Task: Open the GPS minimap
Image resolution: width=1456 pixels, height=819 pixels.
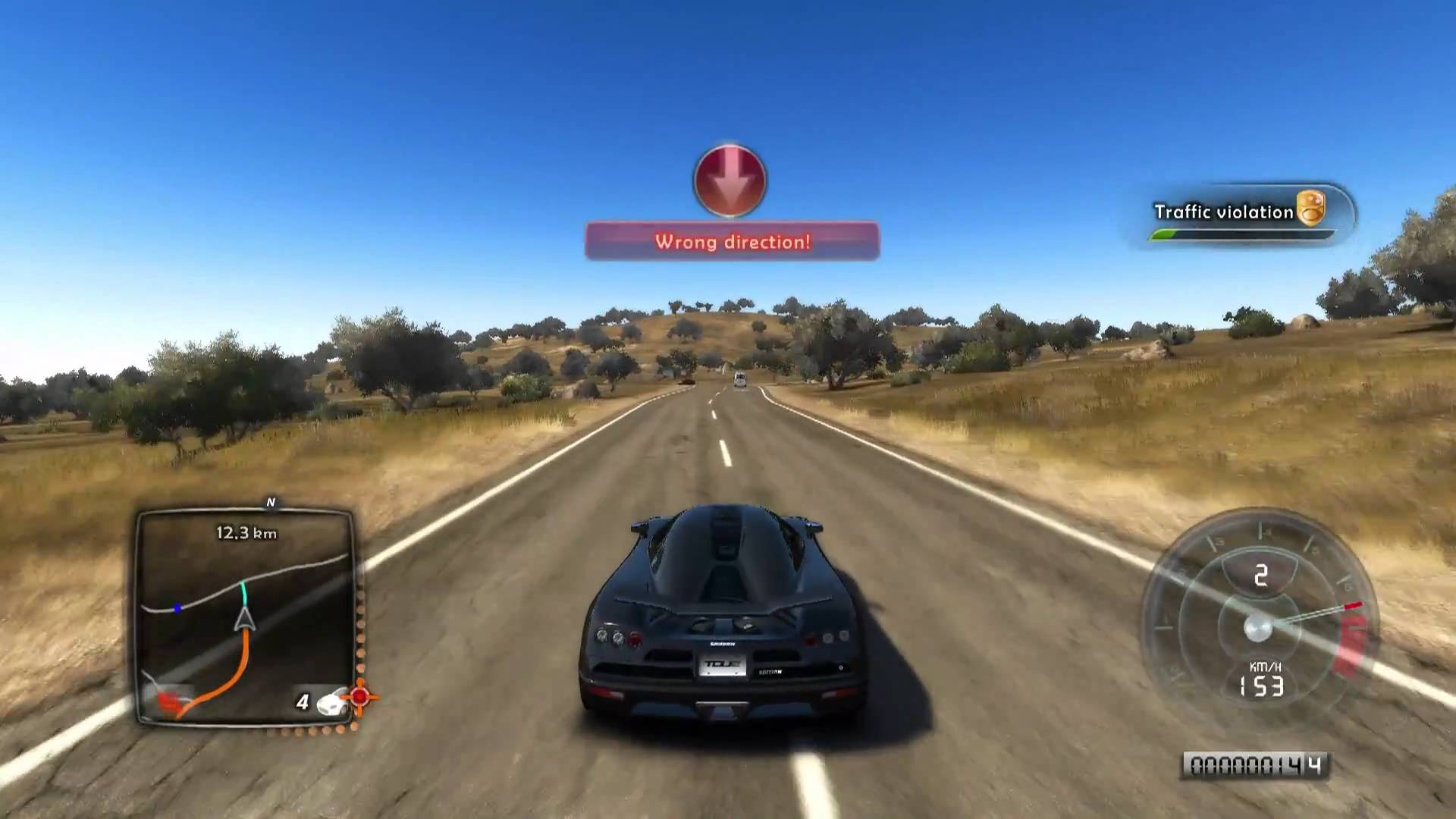Action: pyautogui.click(x=244, y=616)
